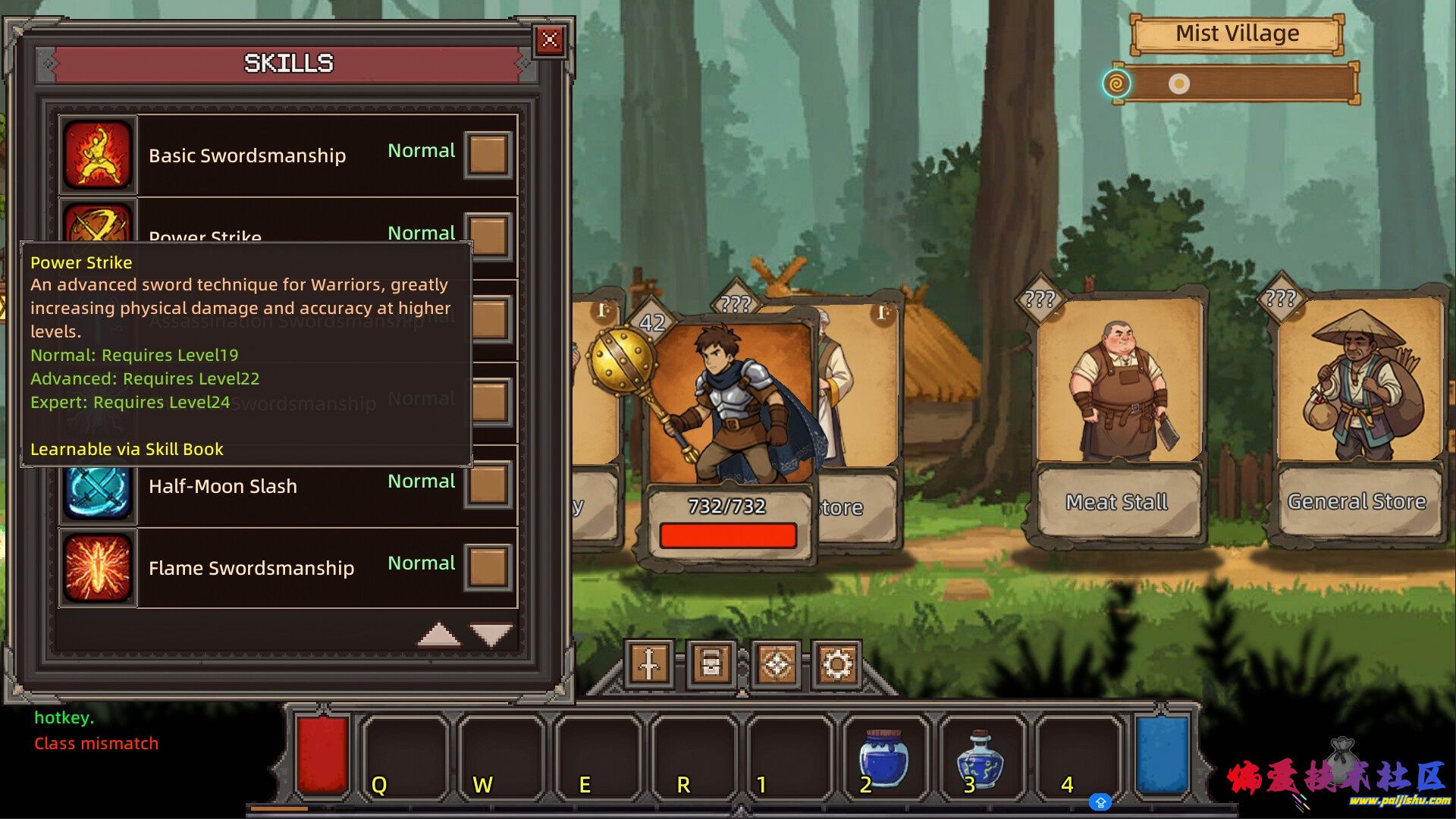This screenshot has width=1456, height=819.
Task: Click the Basic Swordsmanship hotkey slot box
Action: click(x=488, y=155)
